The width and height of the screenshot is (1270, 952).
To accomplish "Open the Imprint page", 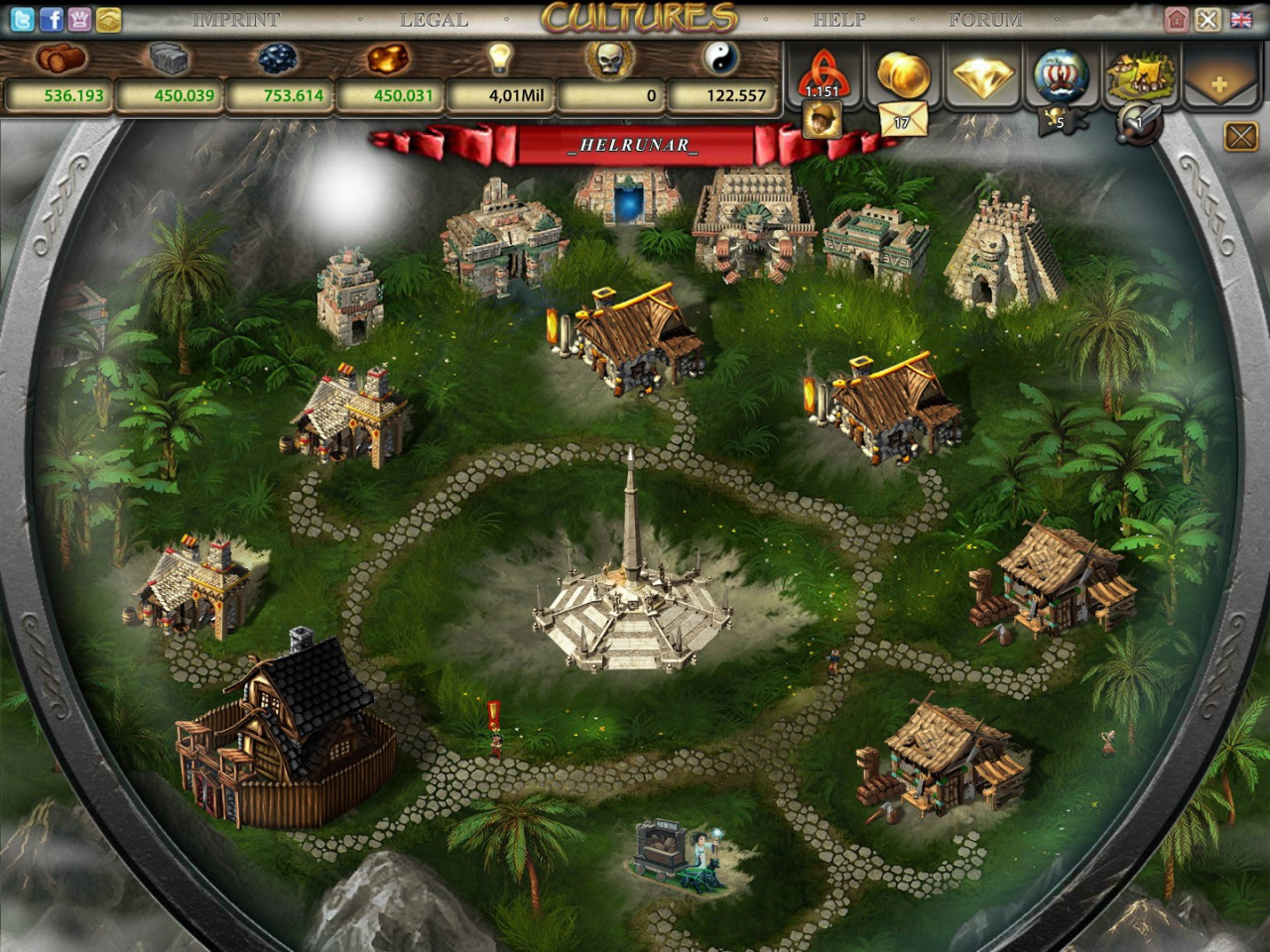I will [235, 19].
